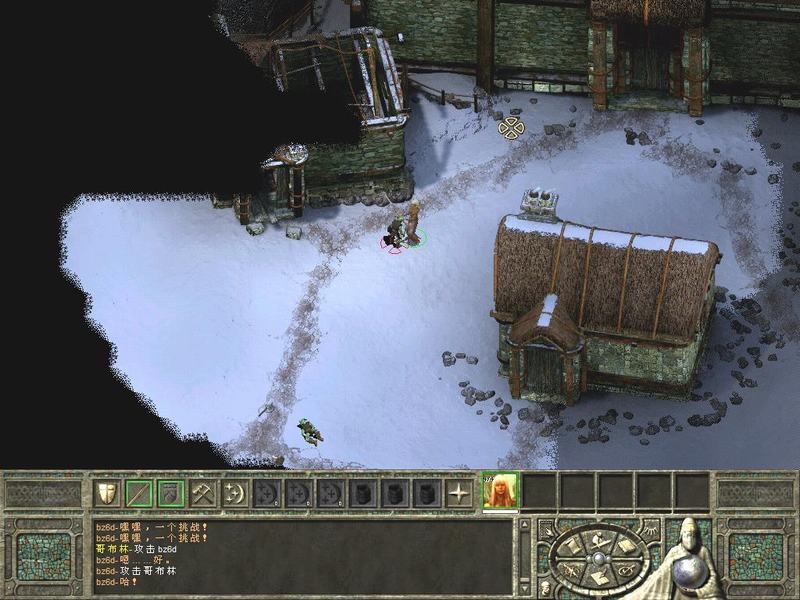The image size is (800, 600).
Task: Open the bottom book icon on the oval wheel
Action: click(598, 576)
